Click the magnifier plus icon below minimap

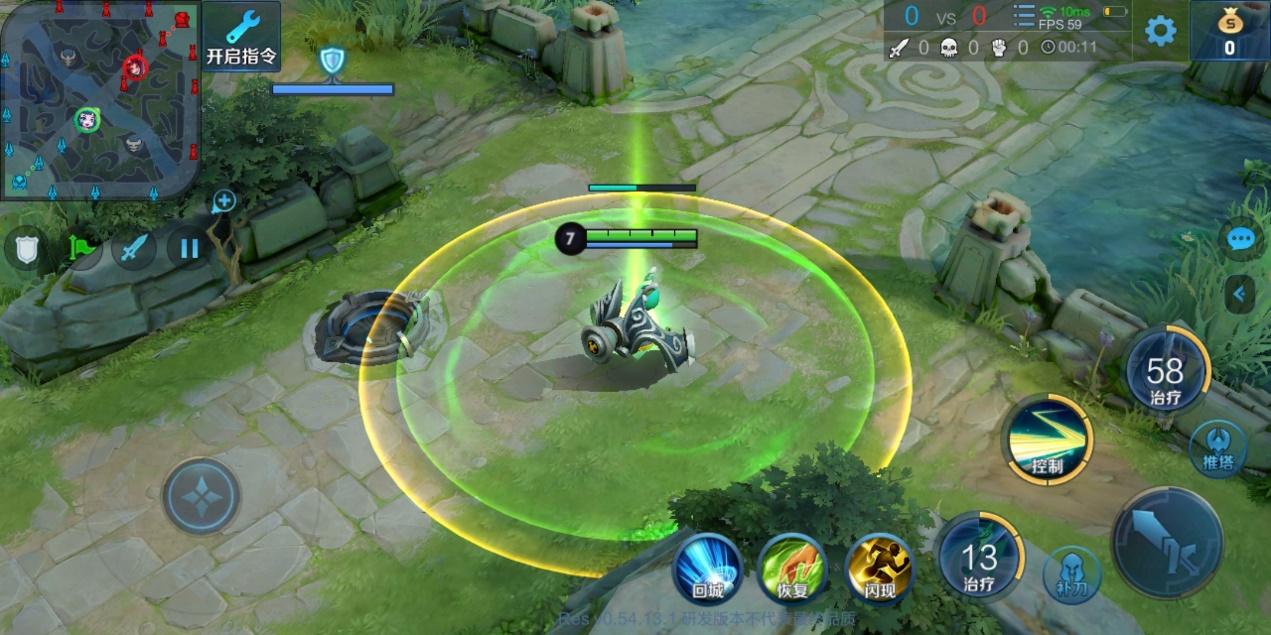point(223,202)
